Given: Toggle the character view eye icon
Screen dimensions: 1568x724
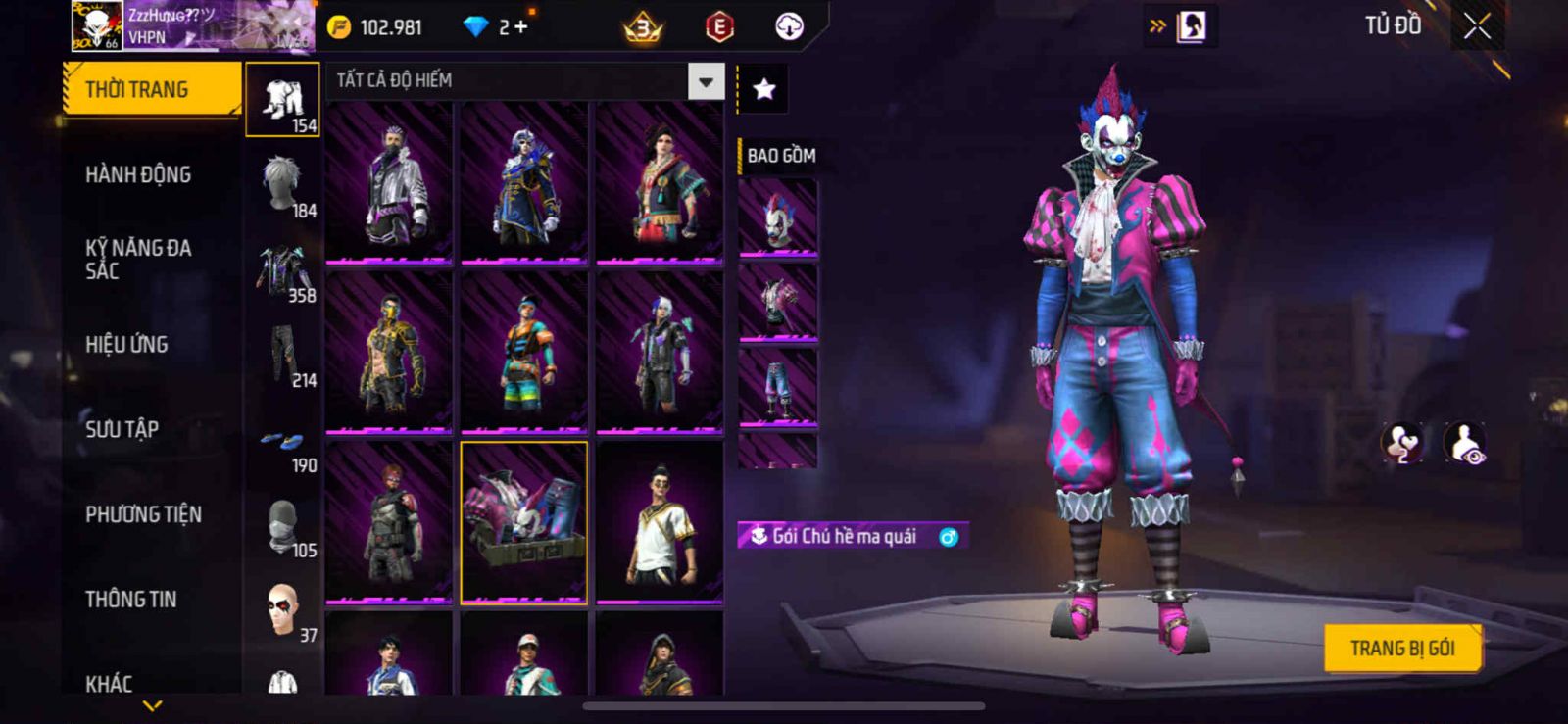Looking at the screenshot, I should pyautogui.click(x=1465, y=444).
